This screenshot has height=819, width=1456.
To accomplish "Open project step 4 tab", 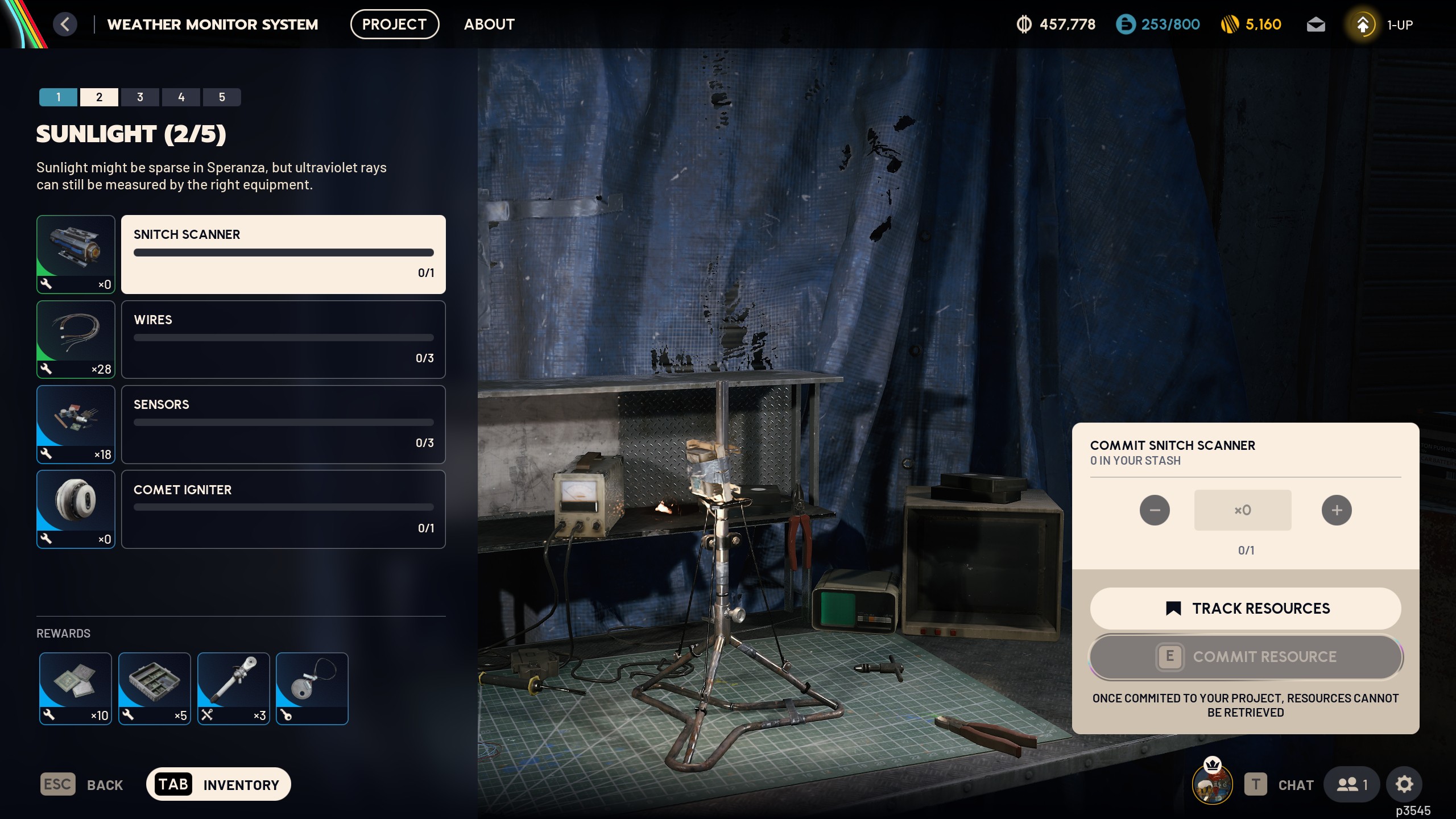I will (181, 97).
